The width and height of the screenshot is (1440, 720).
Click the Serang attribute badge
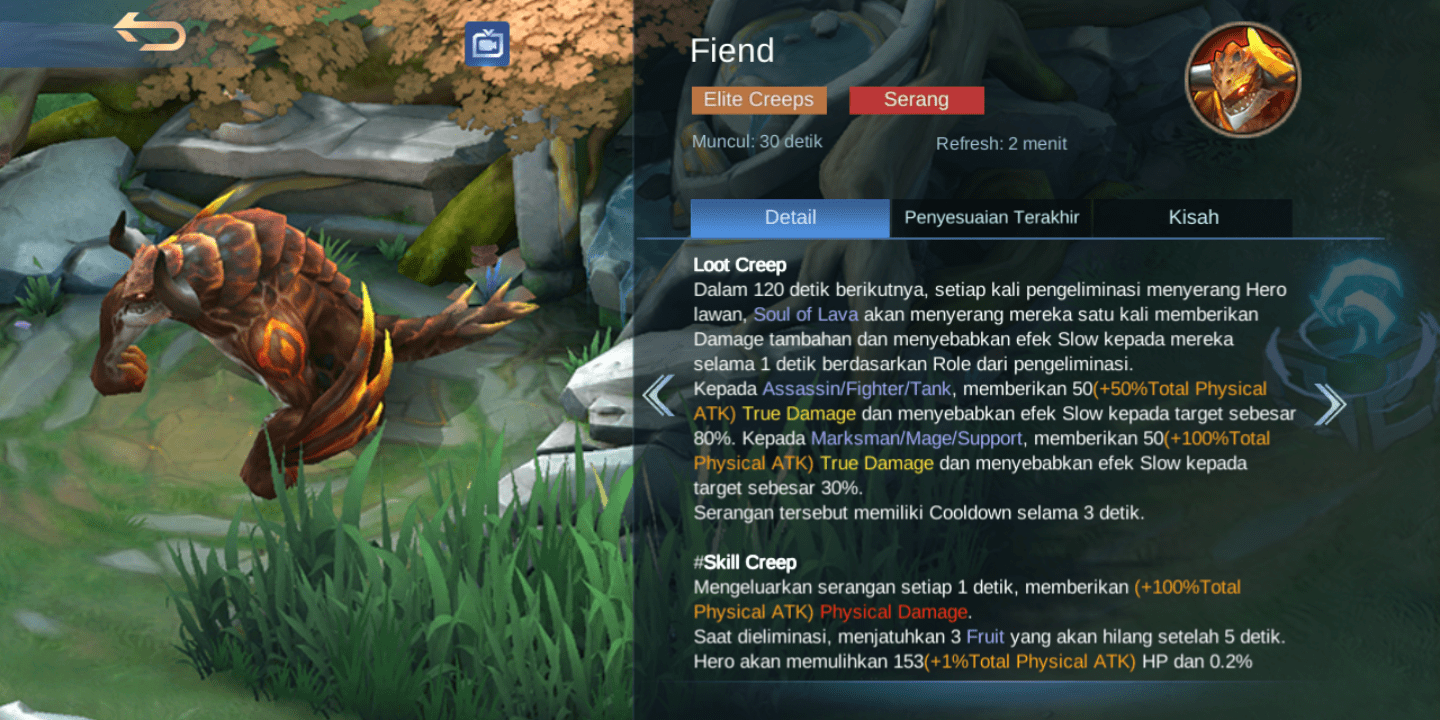(916, 99)
